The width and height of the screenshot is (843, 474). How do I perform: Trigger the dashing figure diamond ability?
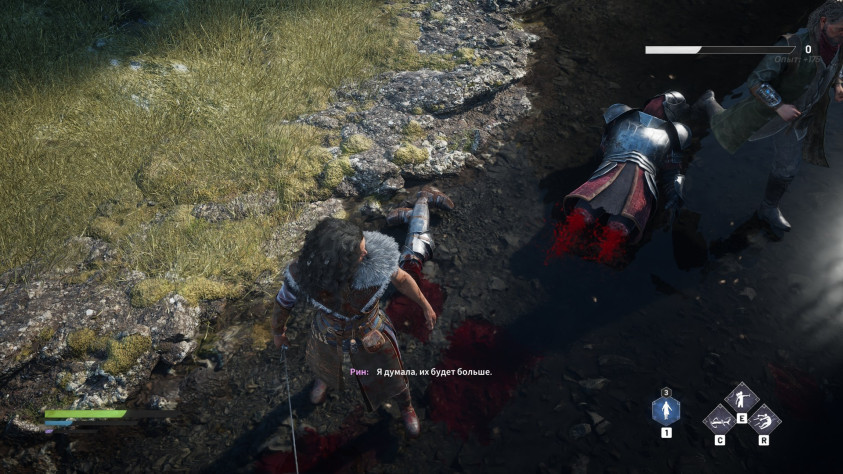[x=764, y=420]
